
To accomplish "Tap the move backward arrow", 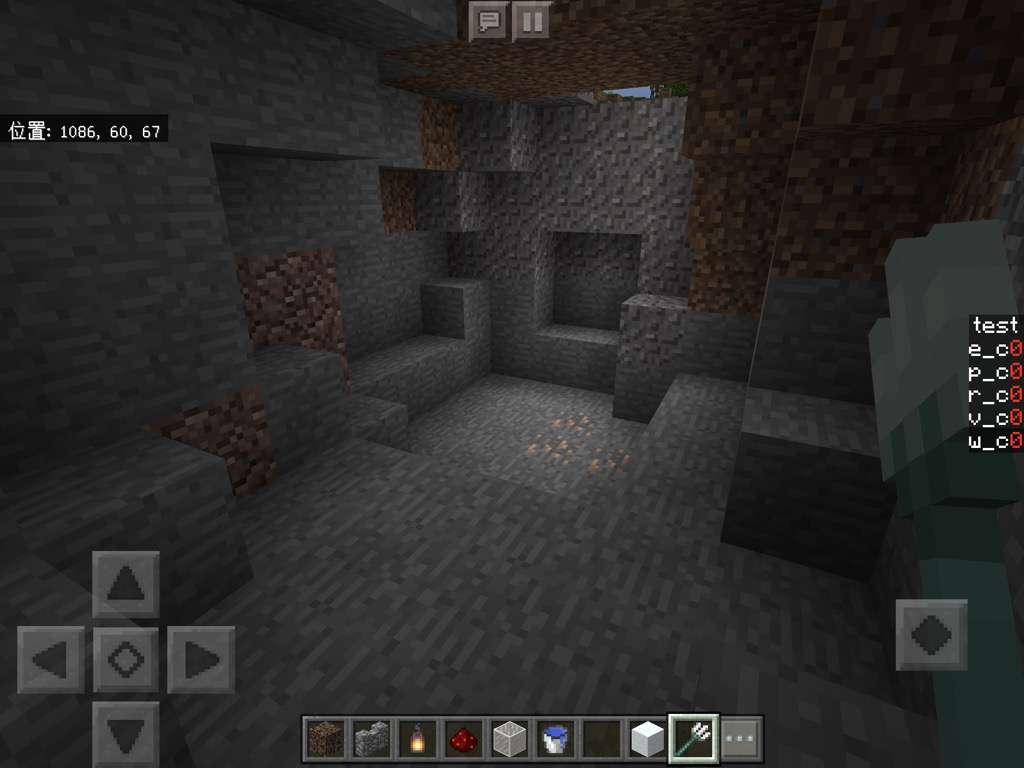I will (x=126, y=733).
